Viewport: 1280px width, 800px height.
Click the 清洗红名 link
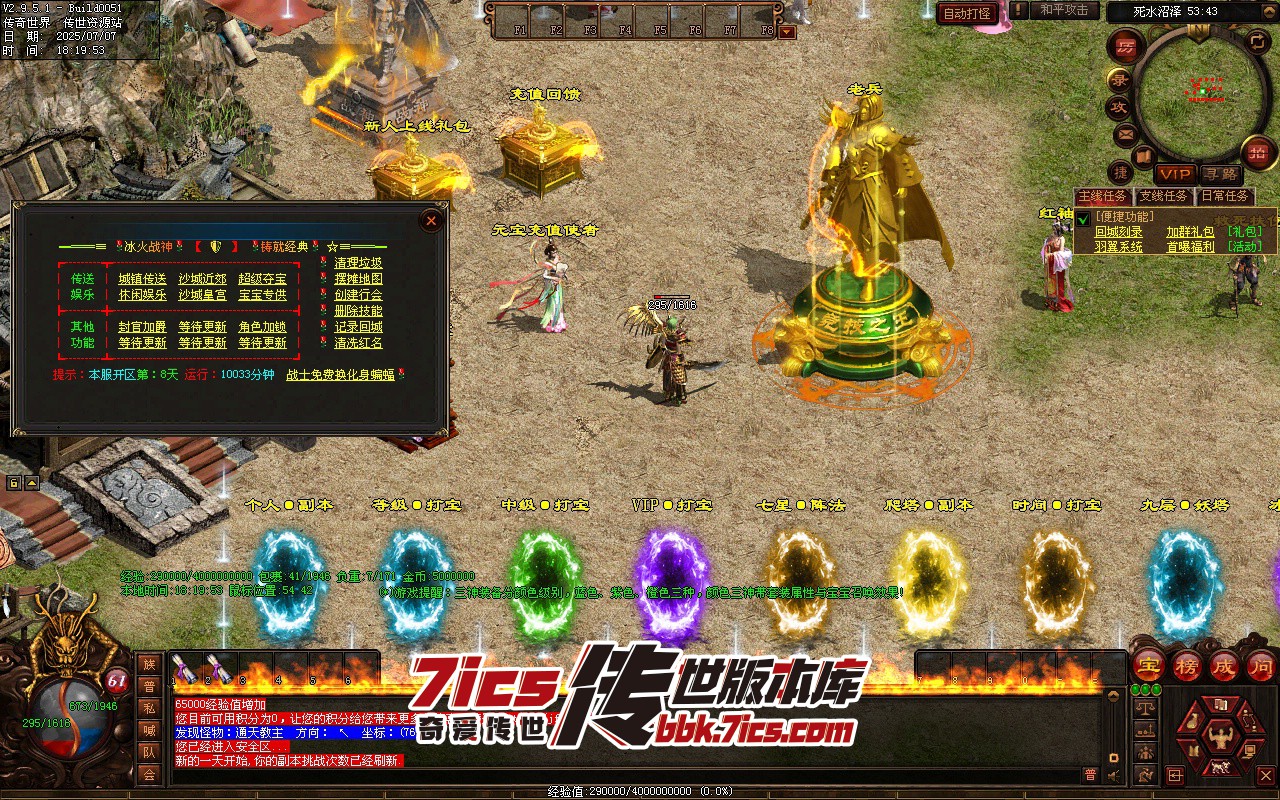click(358, 343)
